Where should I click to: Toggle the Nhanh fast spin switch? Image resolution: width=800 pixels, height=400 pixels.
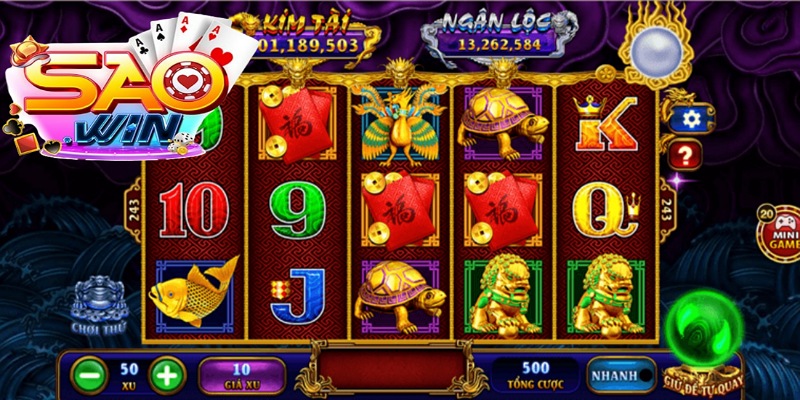pos(621,375)
